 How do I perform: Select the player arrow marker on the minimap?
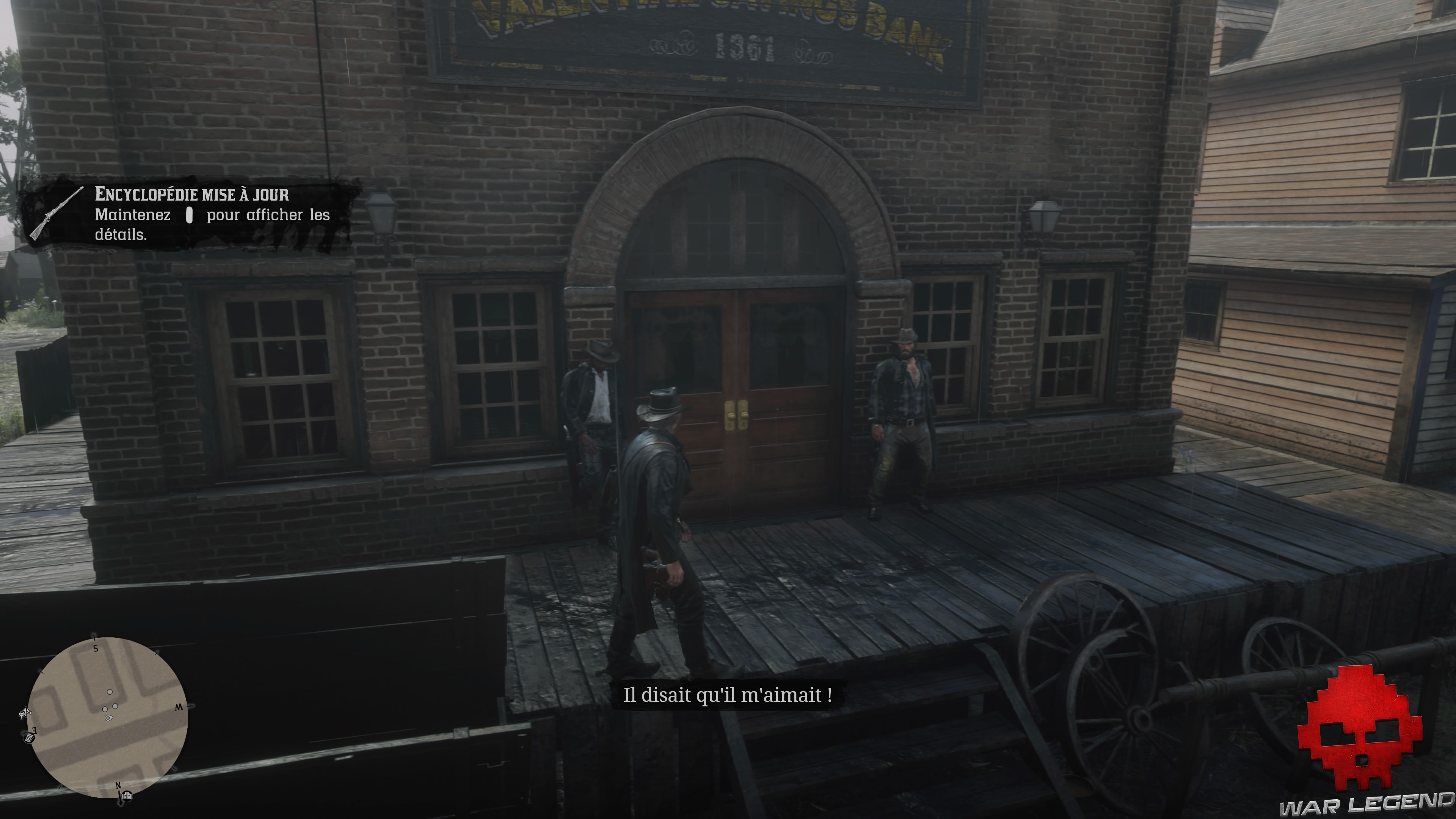[108, 719]
